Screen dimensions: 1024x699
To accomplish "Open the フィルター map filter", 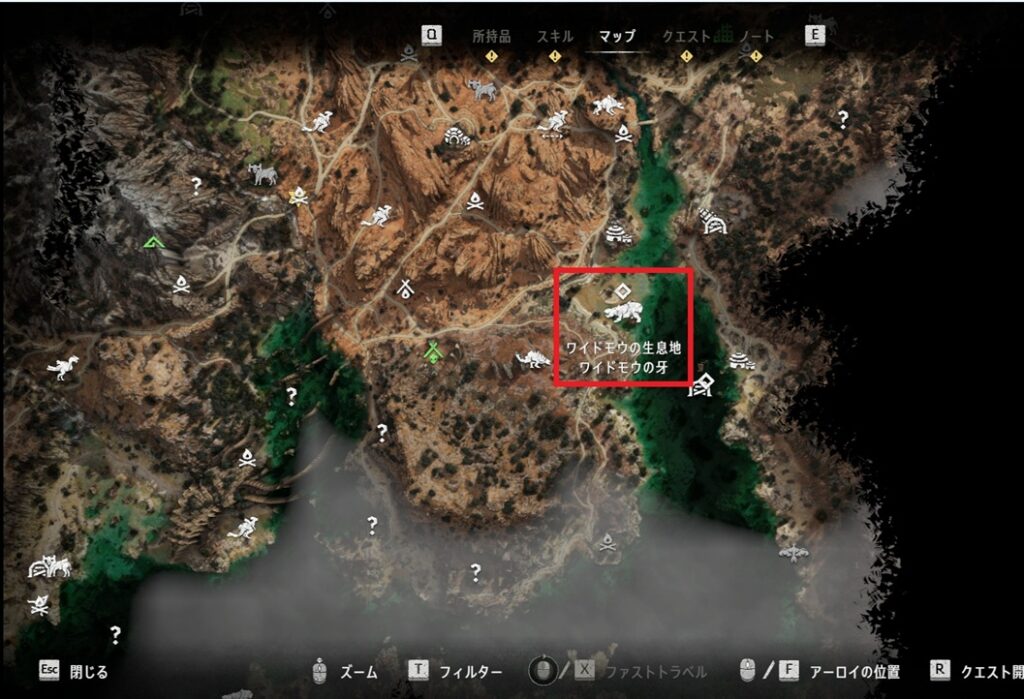I will click(470, 672).
